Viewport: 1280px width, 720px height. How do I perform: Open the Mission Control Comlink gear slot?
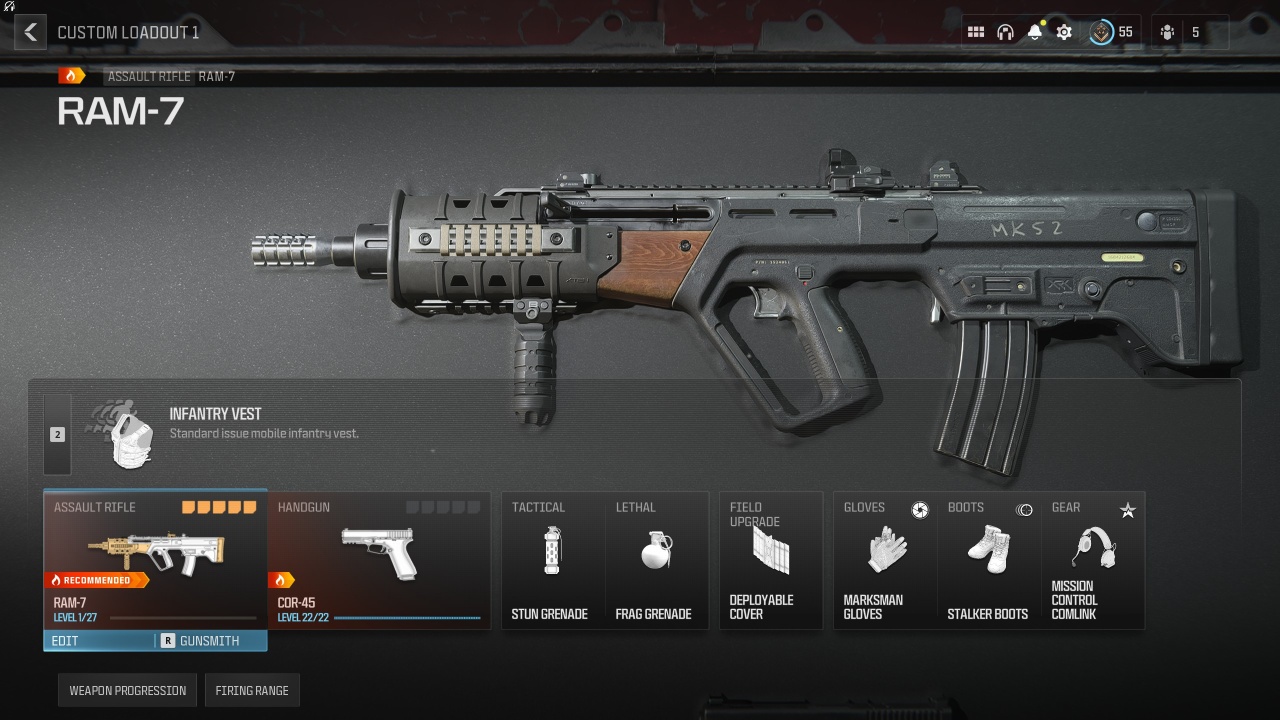(x=1093, y=560)
